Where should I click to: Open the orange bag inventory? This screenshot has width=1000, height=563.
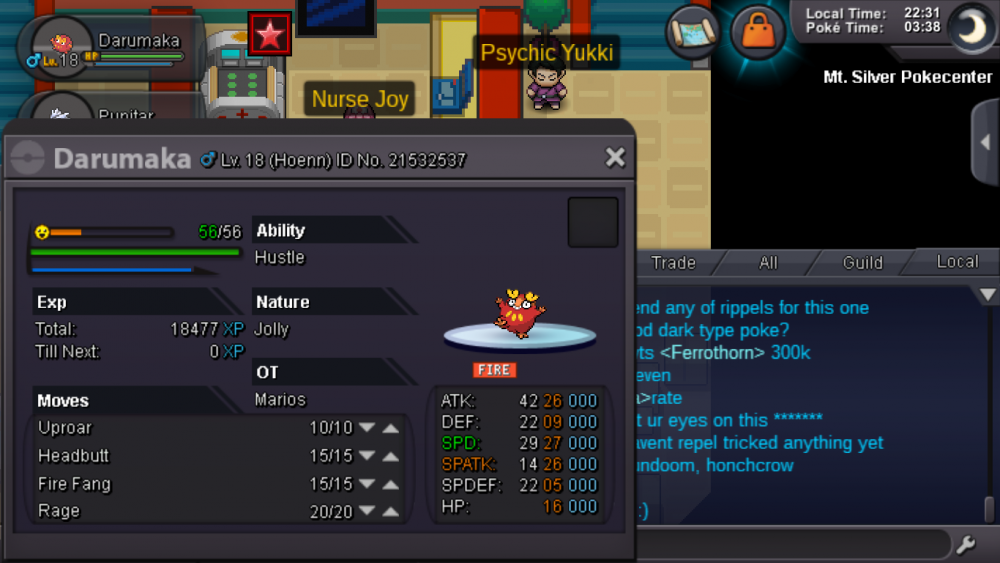coord(758,31)
